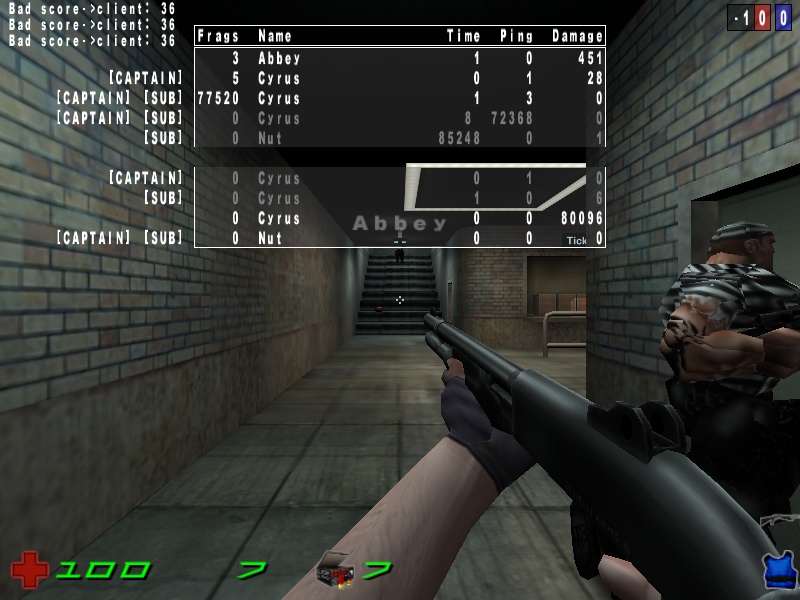Viewport: 800px width, 600px height.
Task: Click the blue armor vest icon
Action: tap(776, 572)
